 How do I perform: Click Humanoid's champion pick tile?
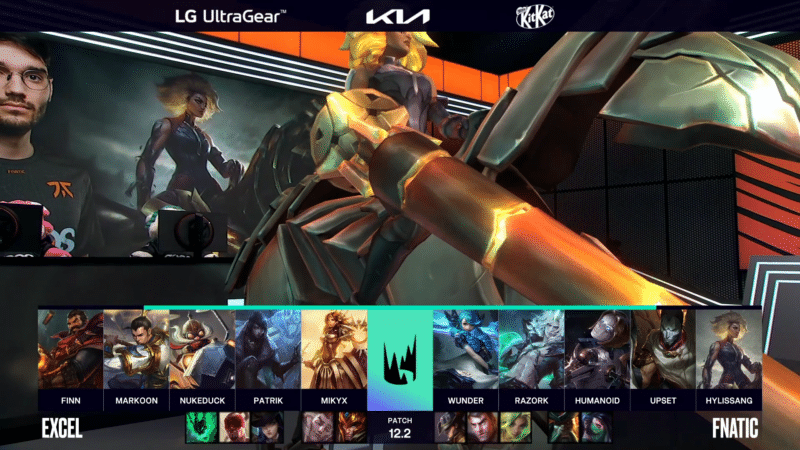click(597, 350)
